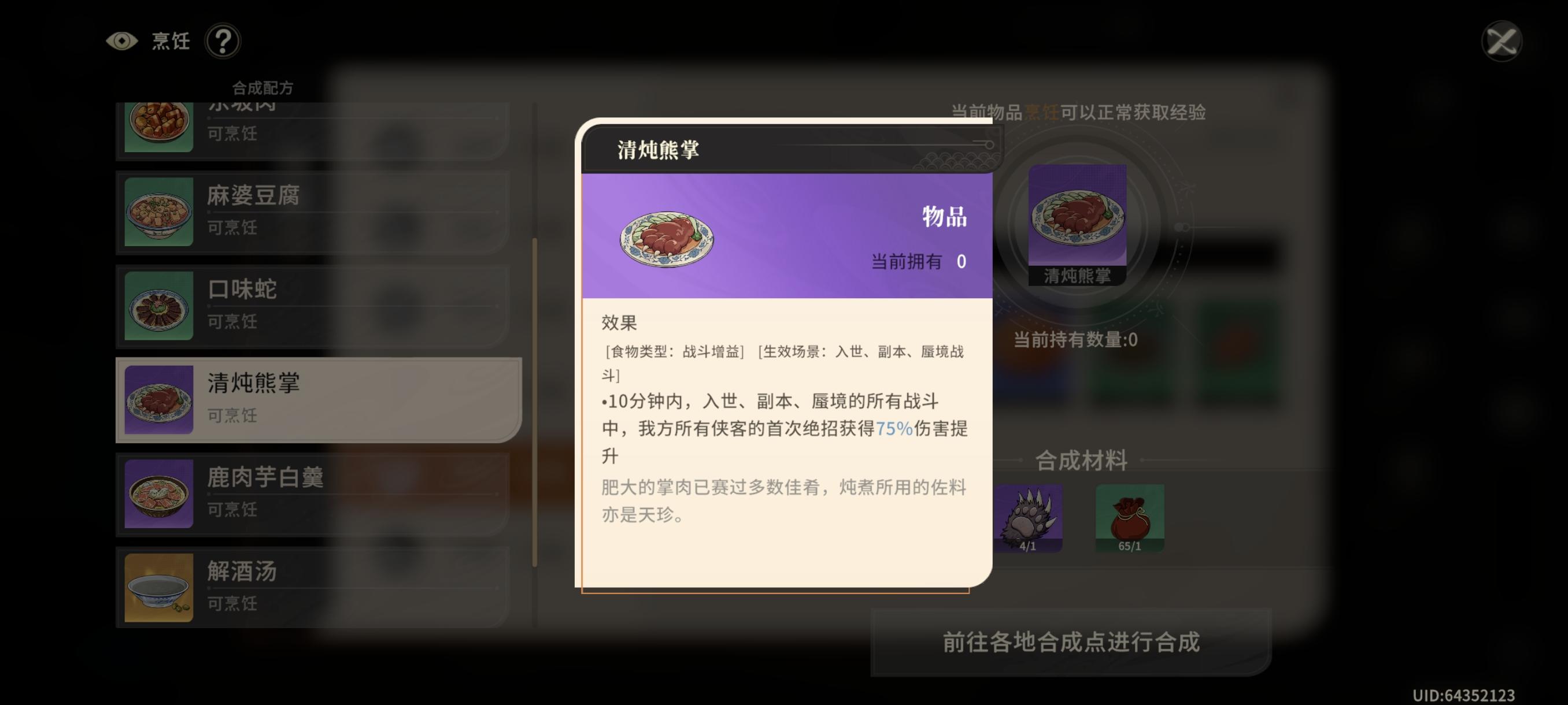Open the help question mark icon
The image size is (1568, 705).
(223, 42)
